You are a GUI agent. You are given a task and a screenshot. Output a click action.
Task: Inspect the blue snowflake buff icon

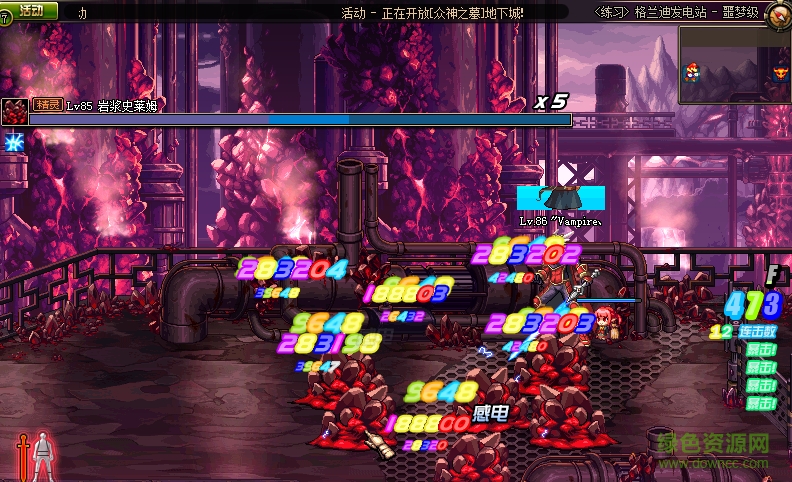pyautogui.click(x=14, y=142)
